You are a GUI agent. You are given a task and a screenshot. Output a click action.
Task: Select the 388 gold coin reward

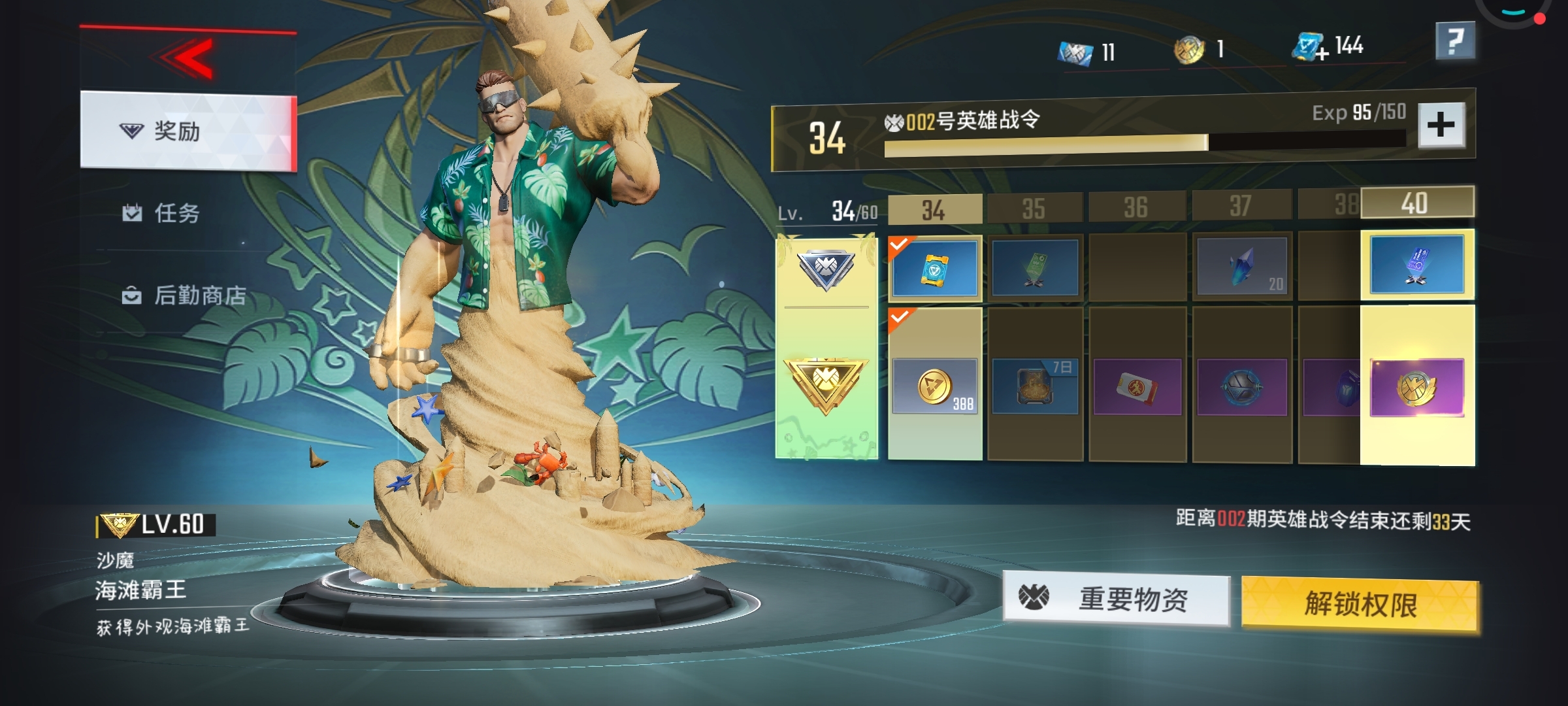(x=935, y=386)
